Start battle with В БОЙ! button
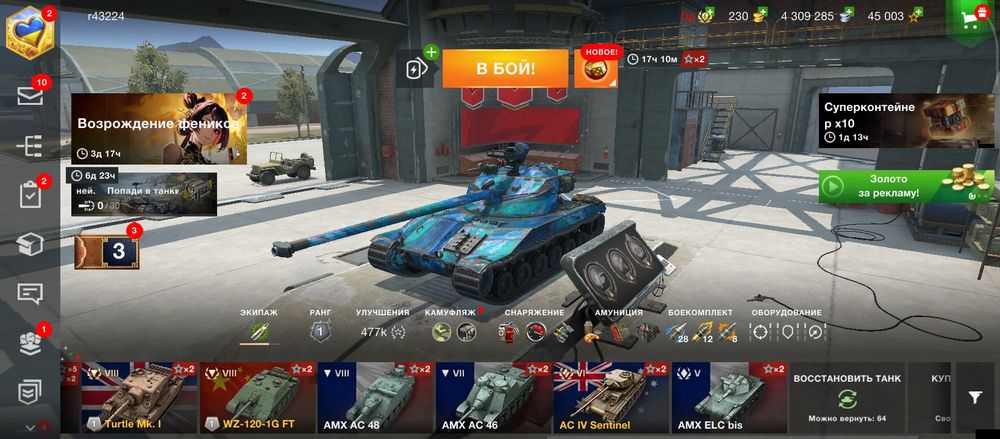The width and height of the screenshot is (1000, 439). point(505,68)
